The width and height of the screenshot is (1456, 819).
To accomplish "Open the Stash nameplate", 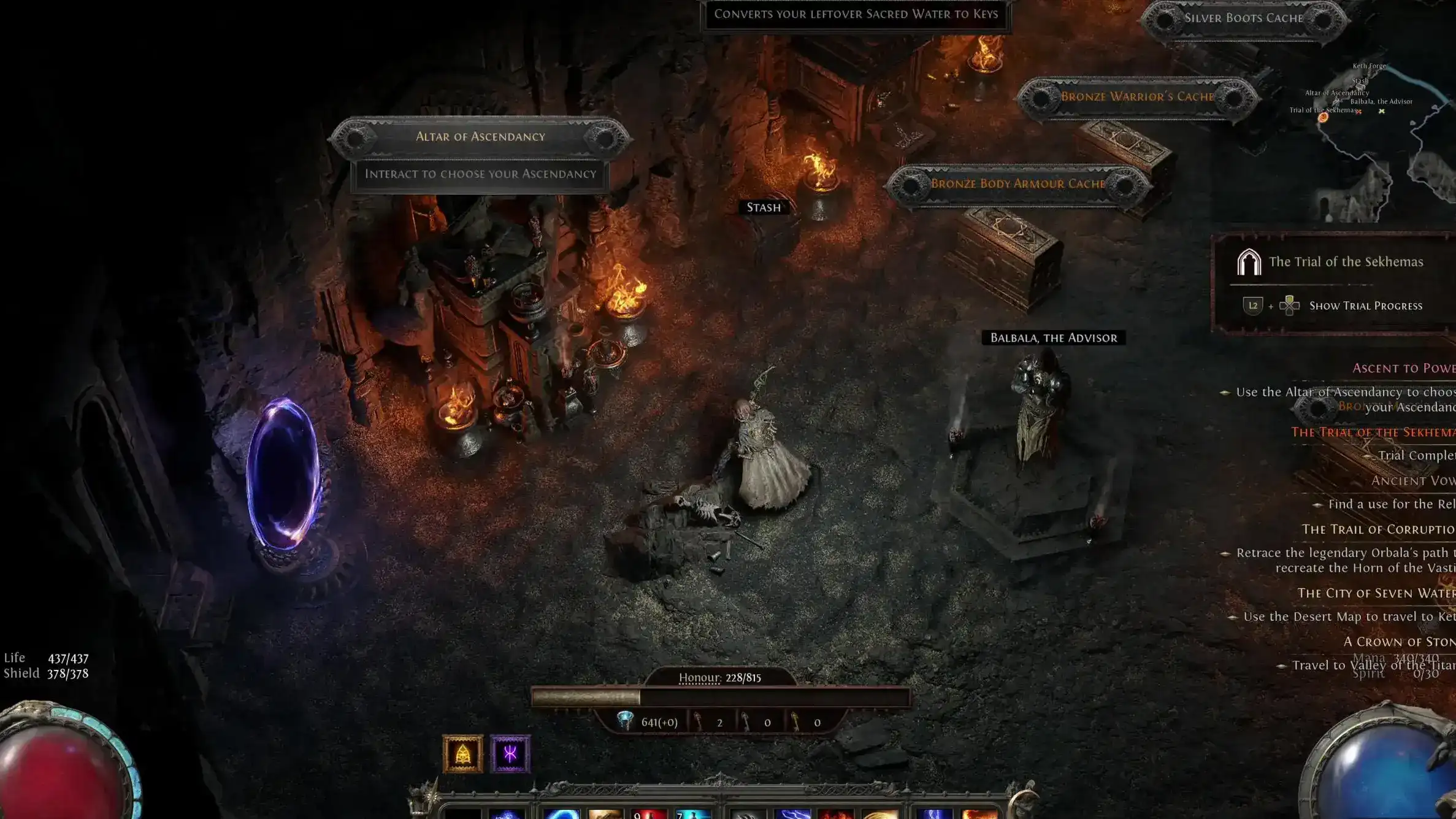I will 764,207.
